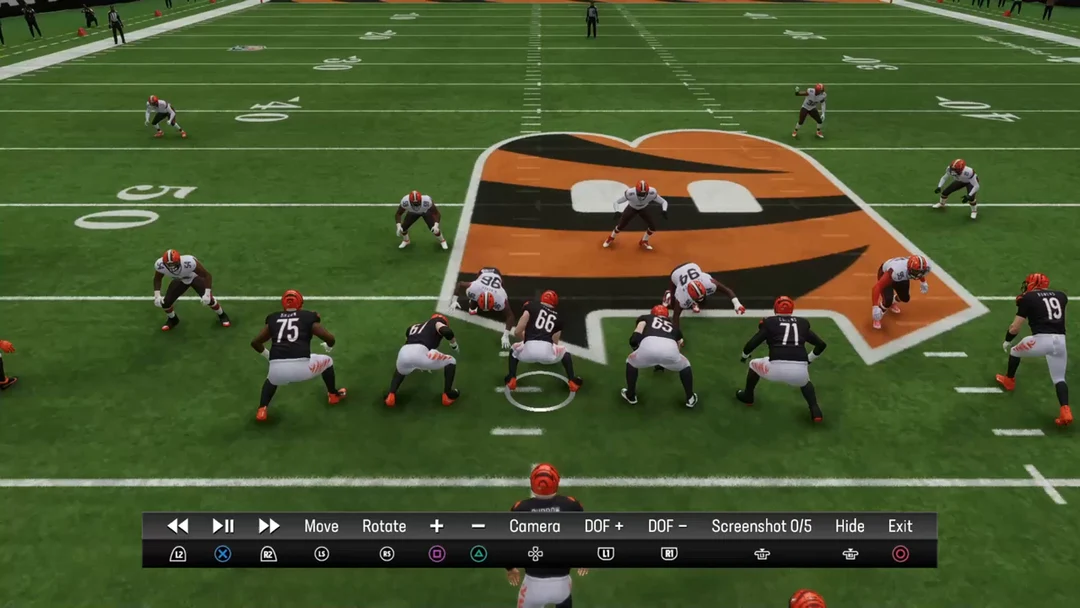
Task: Select the Move camera option
Action: click(x=321, y=526)
